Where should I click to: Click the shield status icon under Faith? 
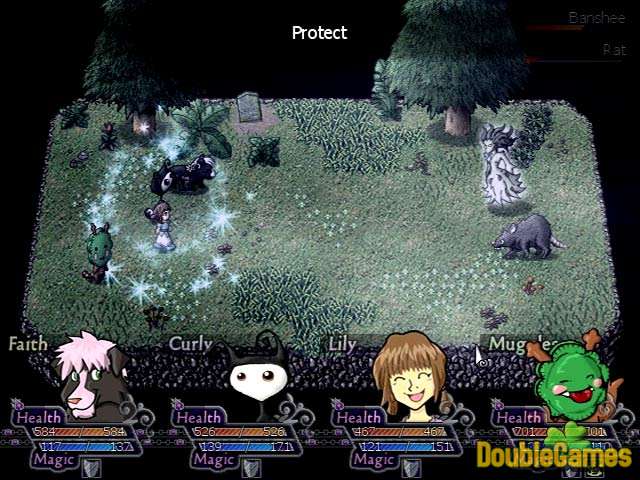click(91, 467)
